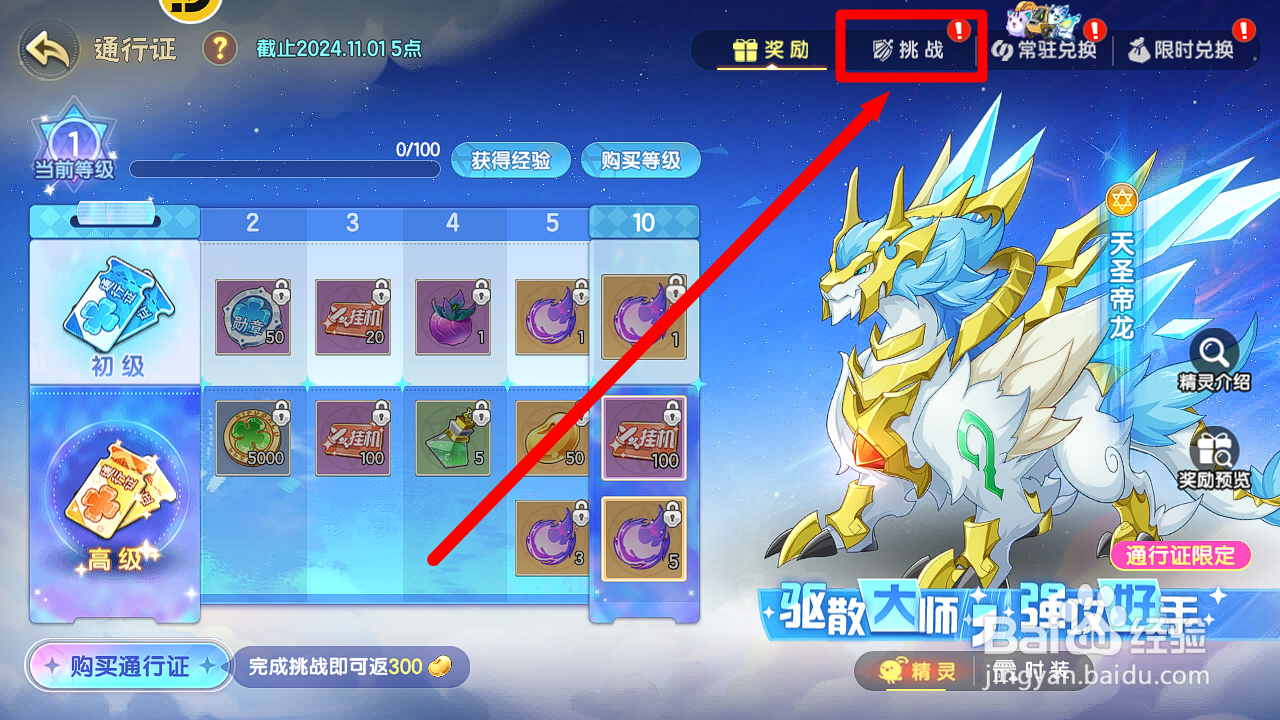The height and width of the screenshot is (720, 1280).
Task: Click the 获得经验 button
Action: (510, 160)
